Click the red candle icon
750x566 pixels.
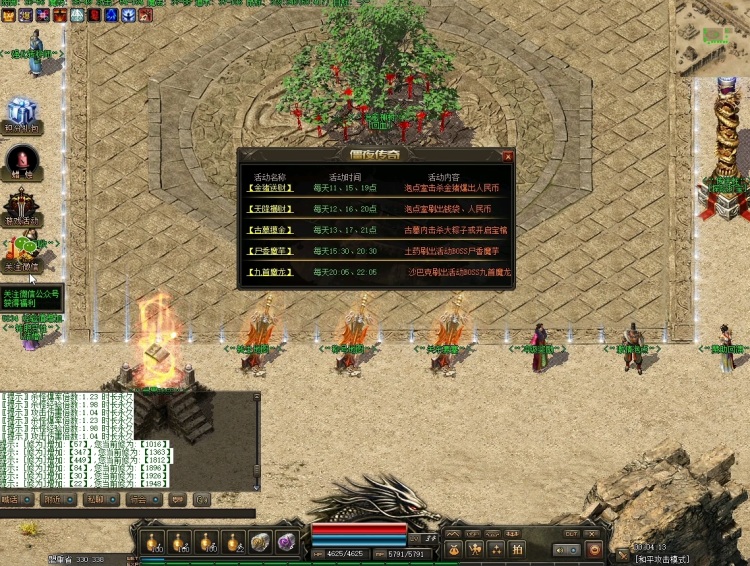coord(22,160)
